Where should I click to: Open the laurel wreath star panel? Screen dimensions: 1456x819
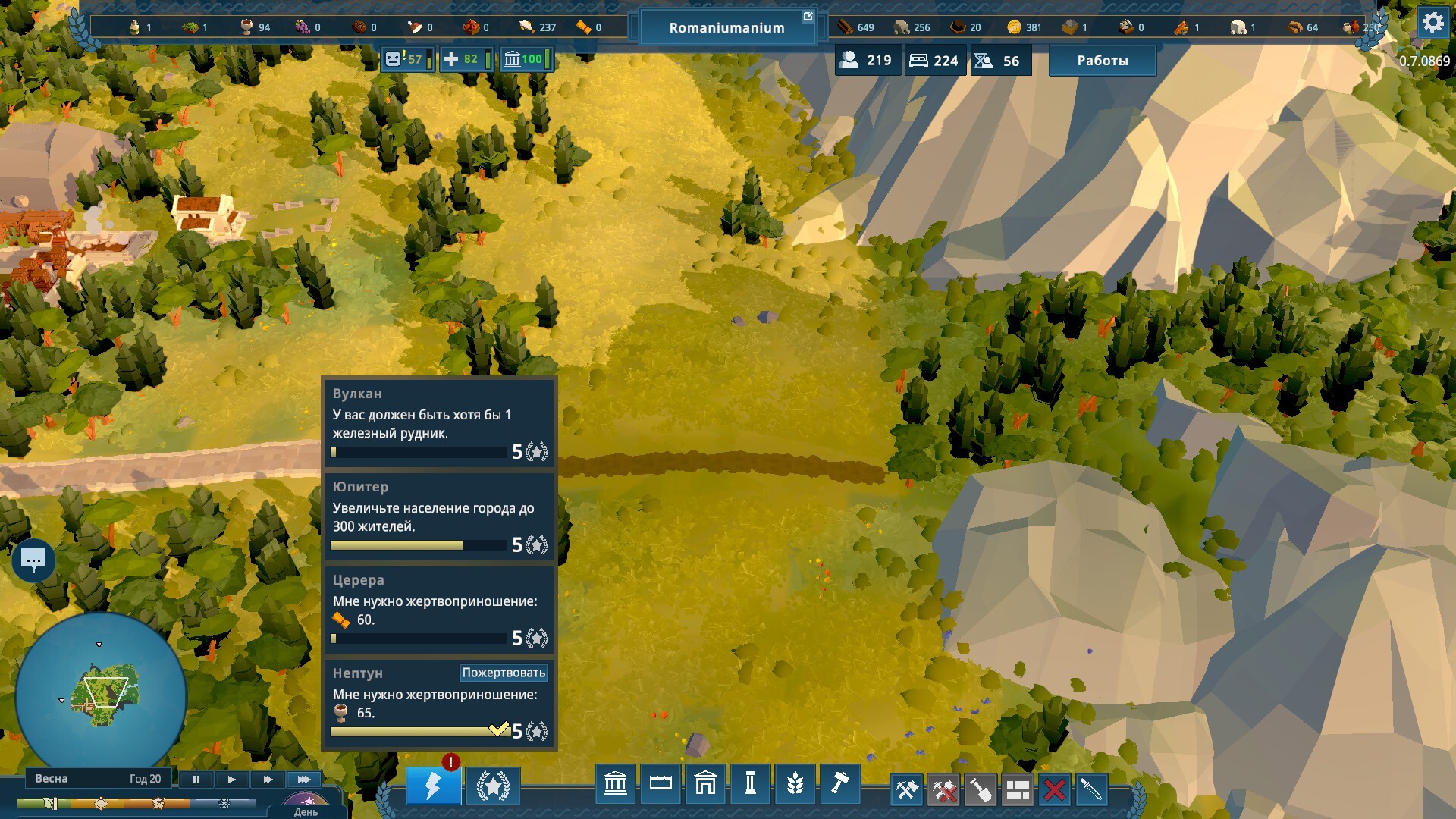point(493,786)
